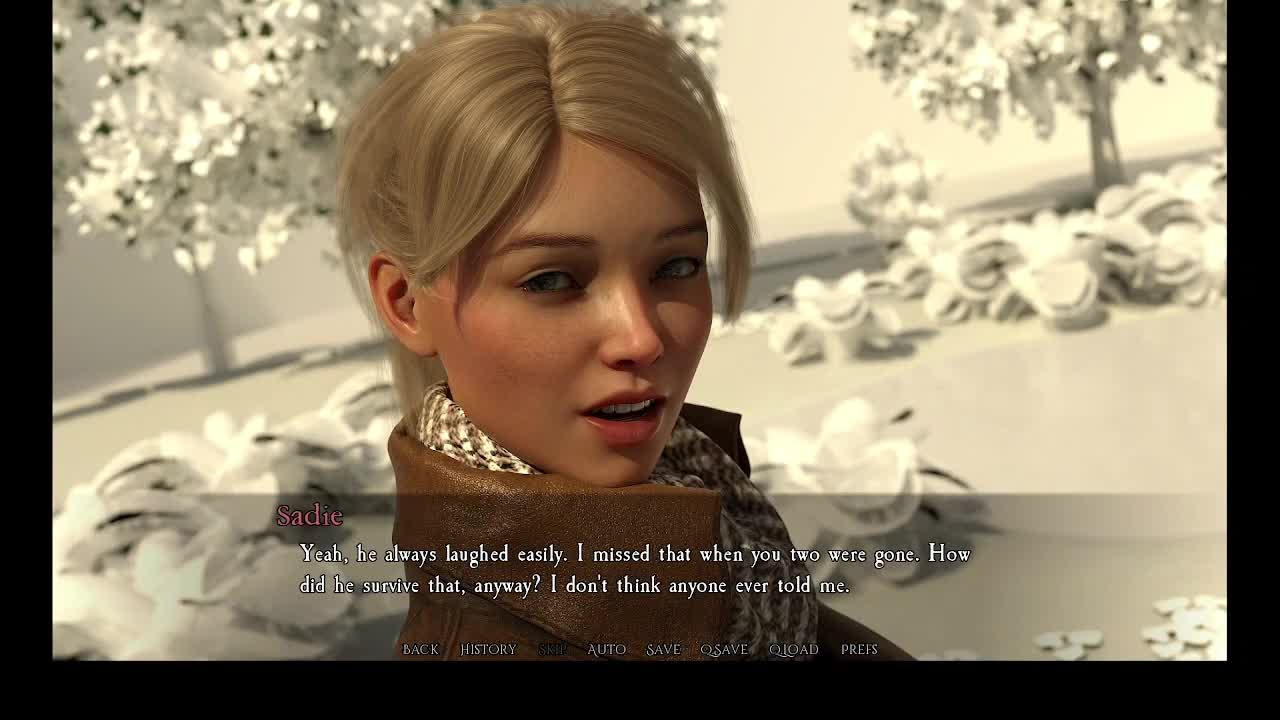Quick load with Q.Load
Screen dimensions: 1280x720
(793, 650)
